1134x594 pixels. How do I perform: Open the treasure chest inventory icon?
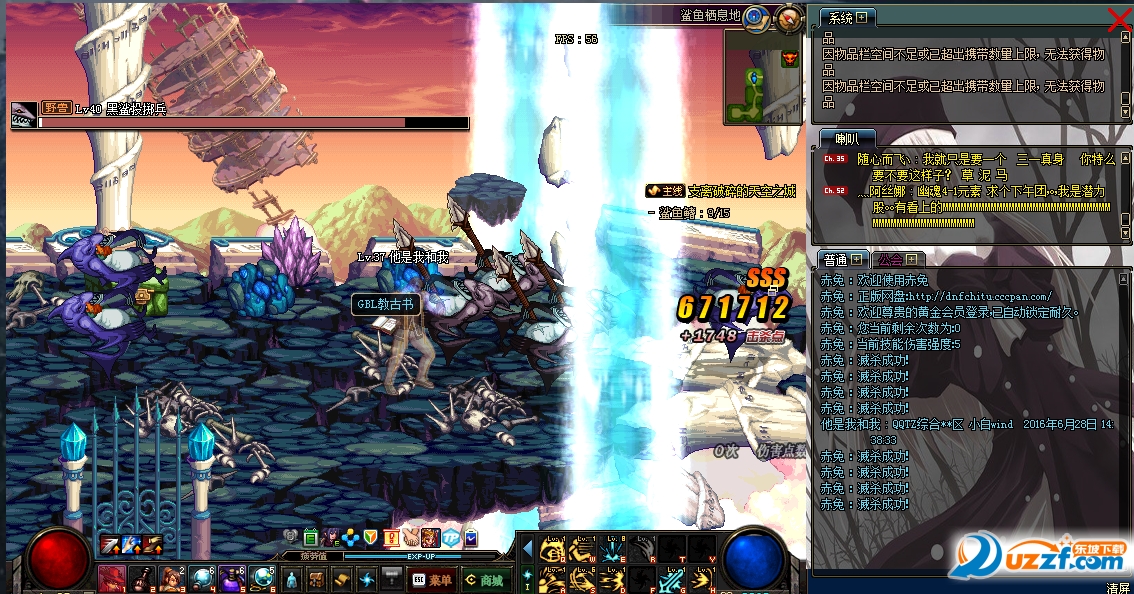315,579
